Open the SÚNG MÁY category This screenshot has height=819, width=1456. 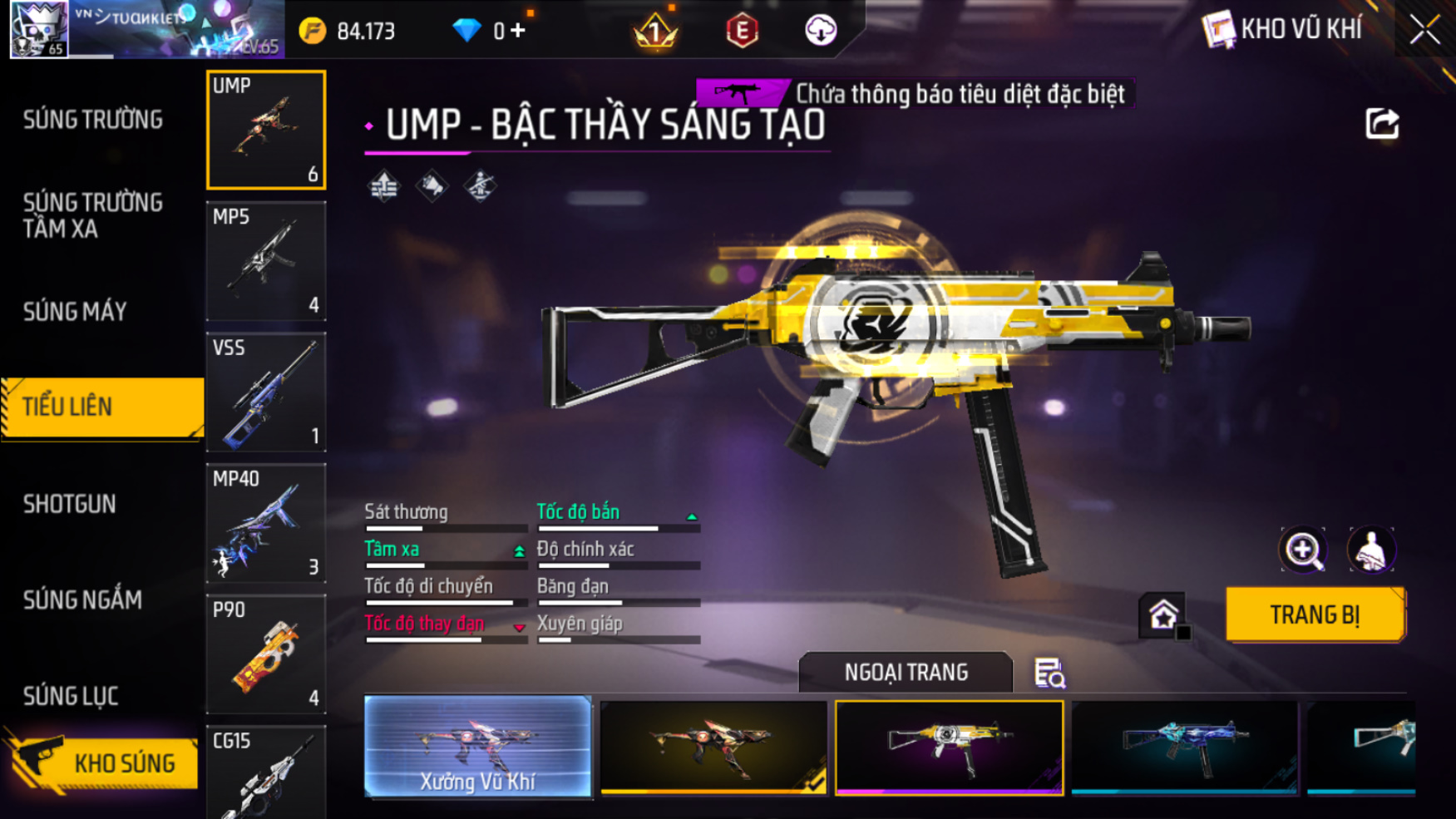click(x=75, y=312)
